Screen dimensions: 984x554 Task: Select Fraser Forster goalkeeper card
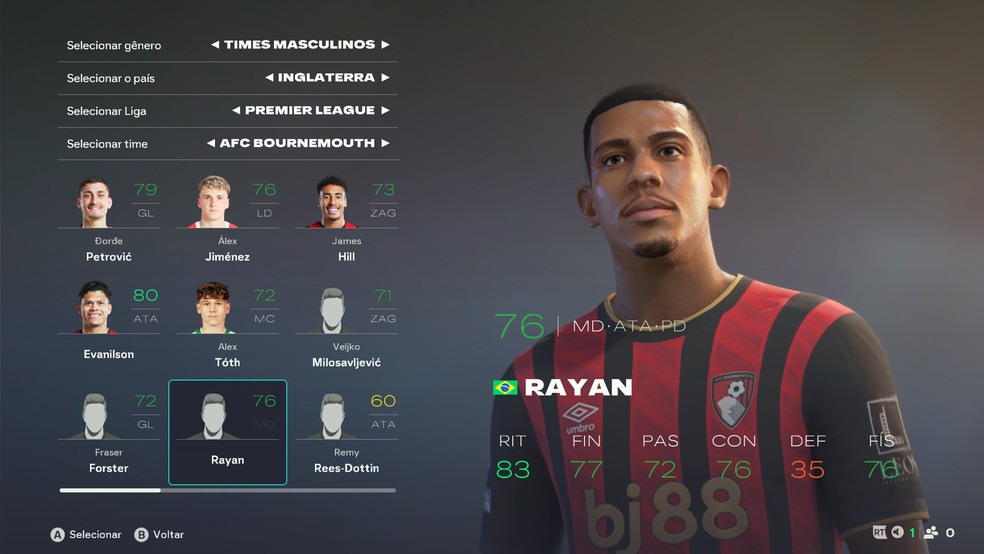click(x=109, y=432)
